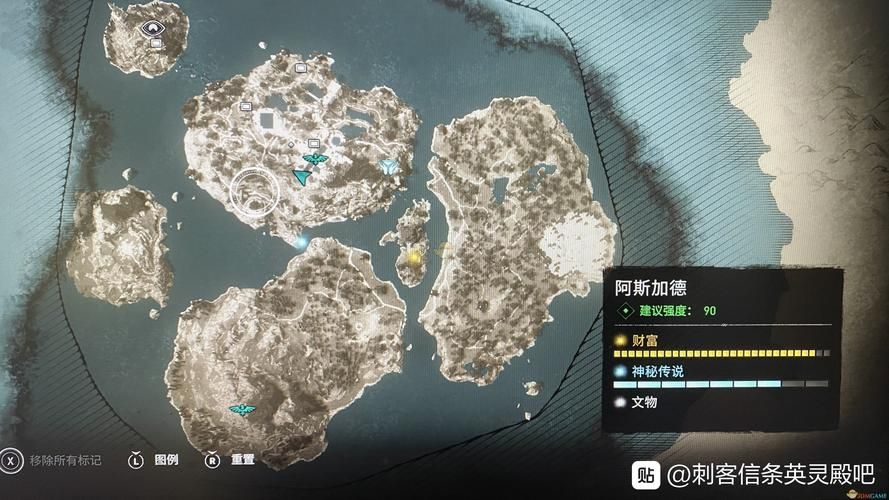Viewport: 889px width, 500px height.
Task: Click the teal player arrow marker
Action: [299, 176]
